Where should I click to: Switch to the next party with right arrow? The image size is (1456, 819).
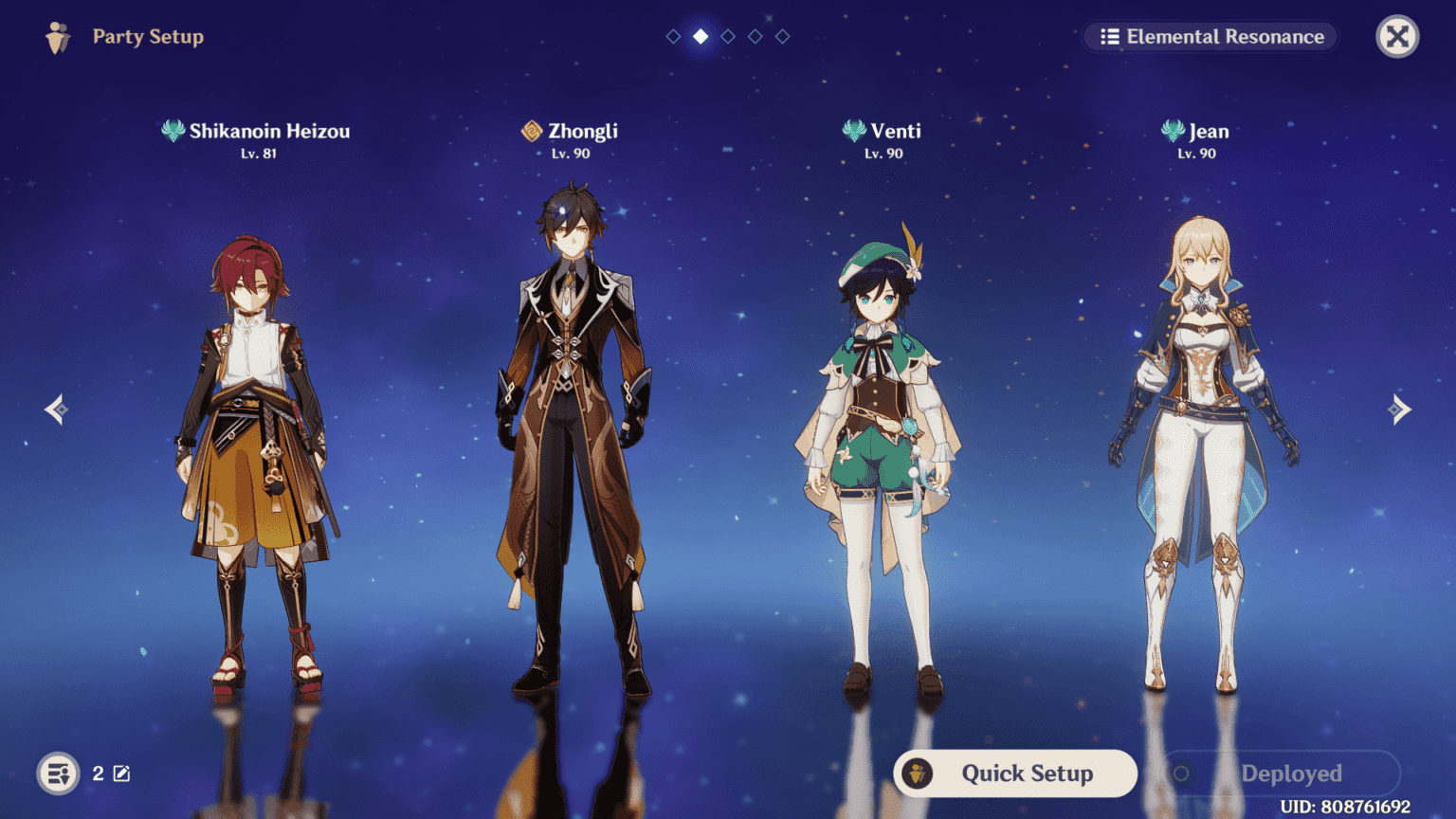(x=1400, y=409)
